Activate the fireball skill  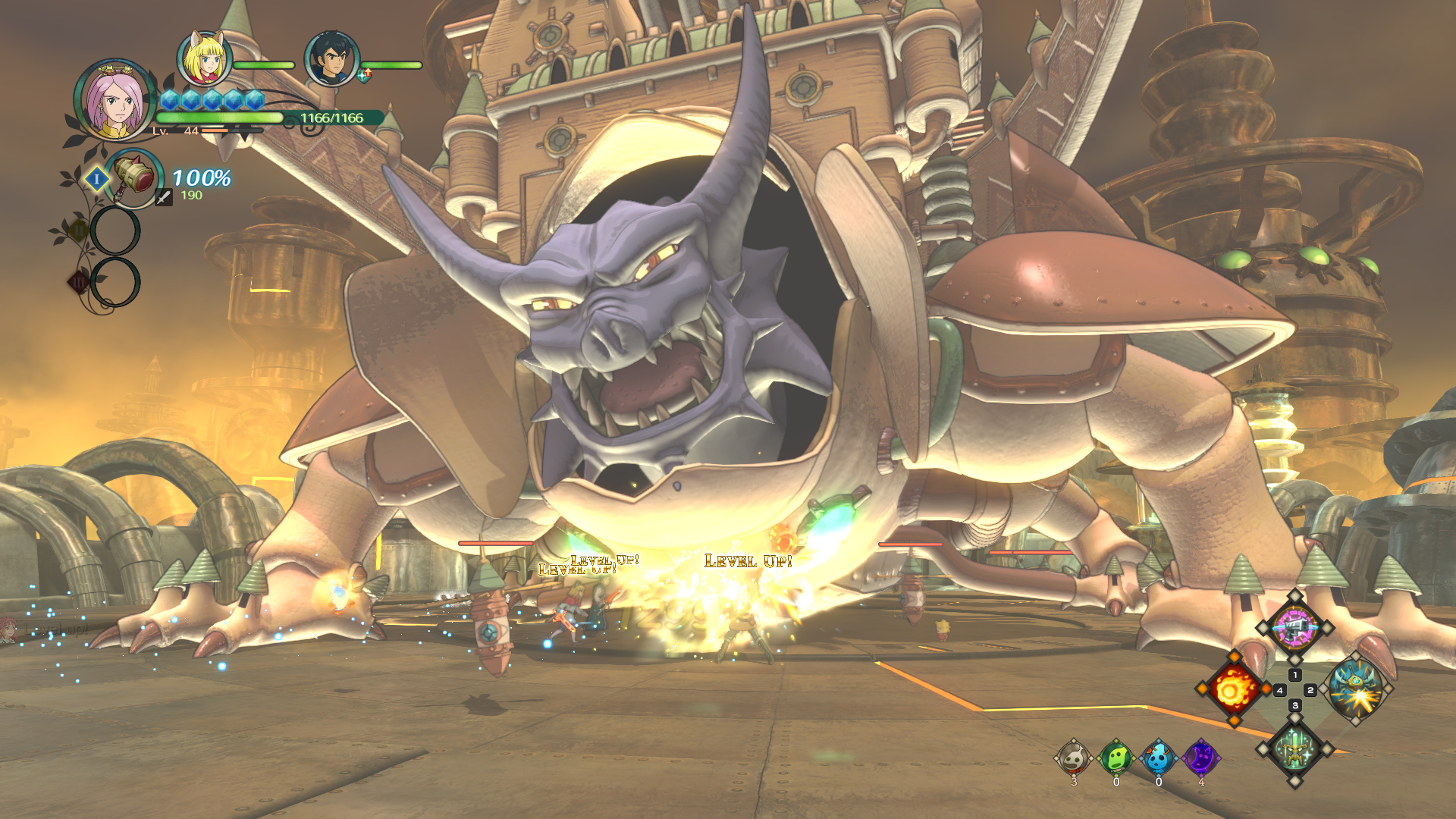1232,689
